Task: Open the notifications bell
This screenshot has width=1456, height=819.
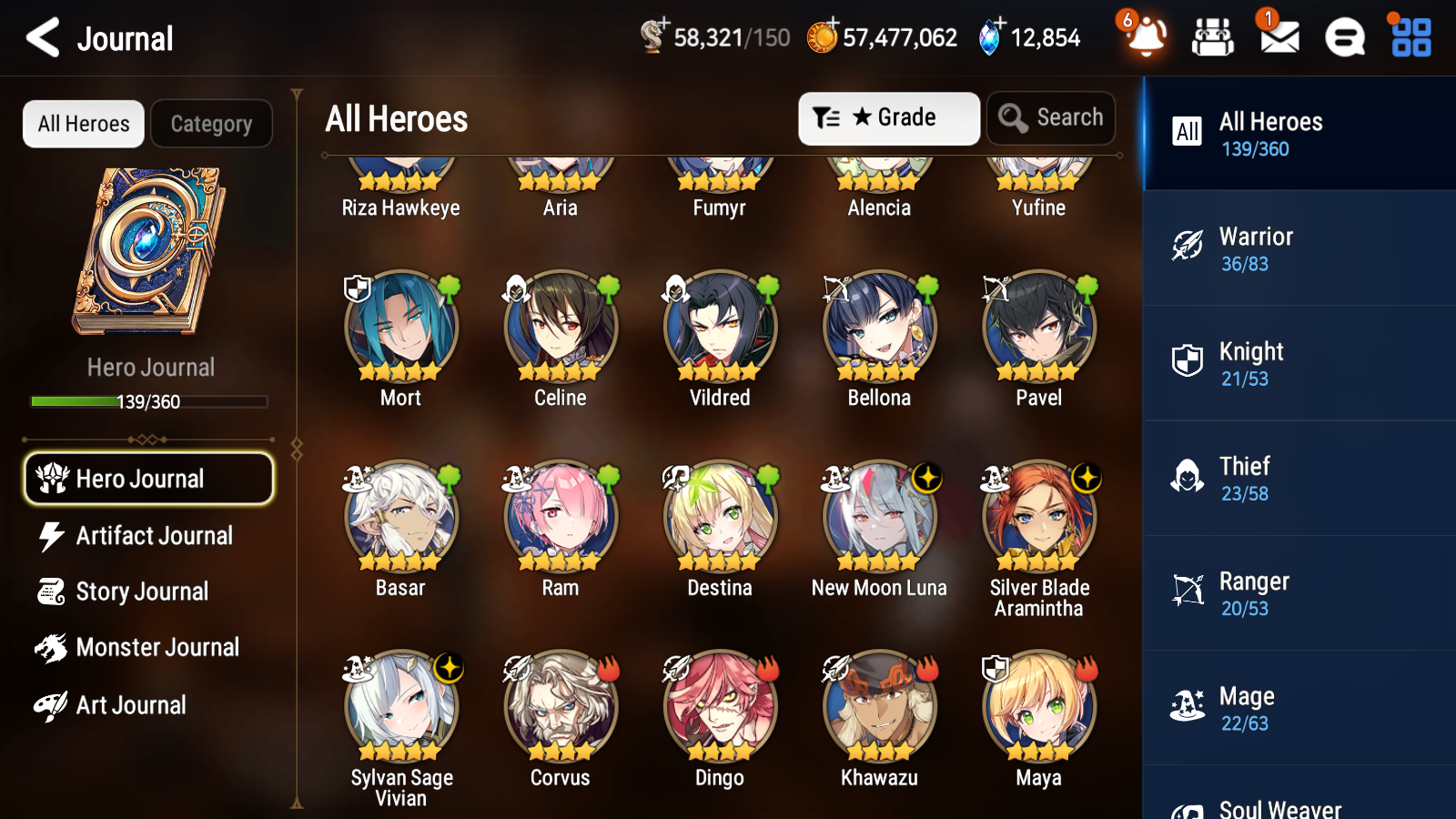Action: point(1146,37)
